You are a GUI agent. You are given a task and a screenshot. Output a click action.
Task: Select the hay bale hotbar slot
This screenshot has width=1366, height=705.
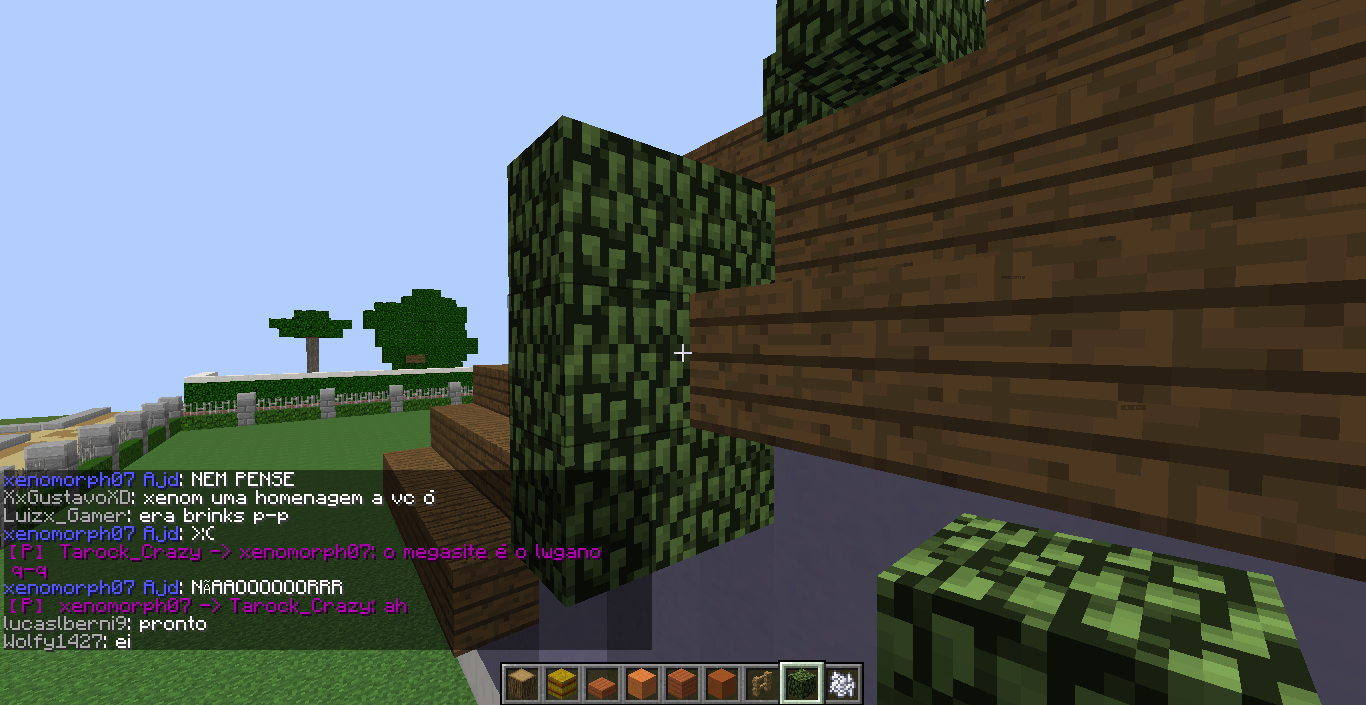561,684
